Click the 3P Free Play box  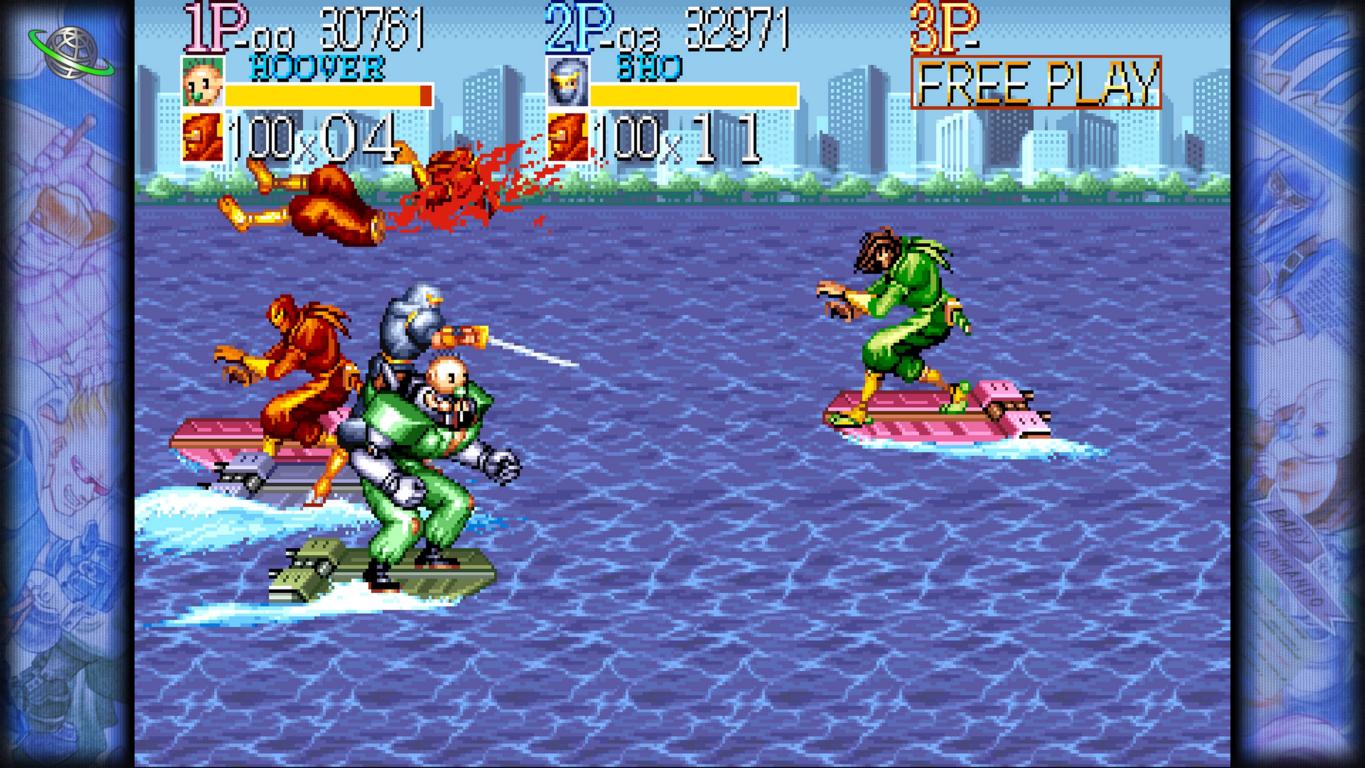(x=1036, y=82)
